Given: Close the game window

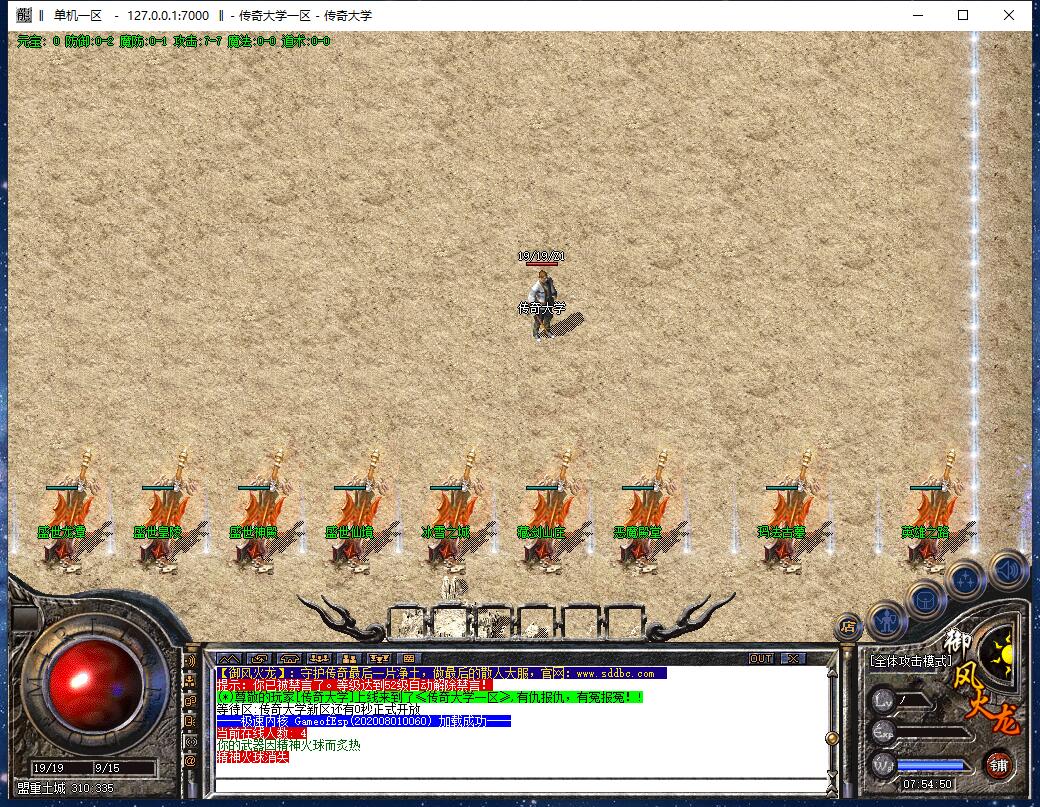Looking at the screenshot, I should click(x=1009, y=15).
